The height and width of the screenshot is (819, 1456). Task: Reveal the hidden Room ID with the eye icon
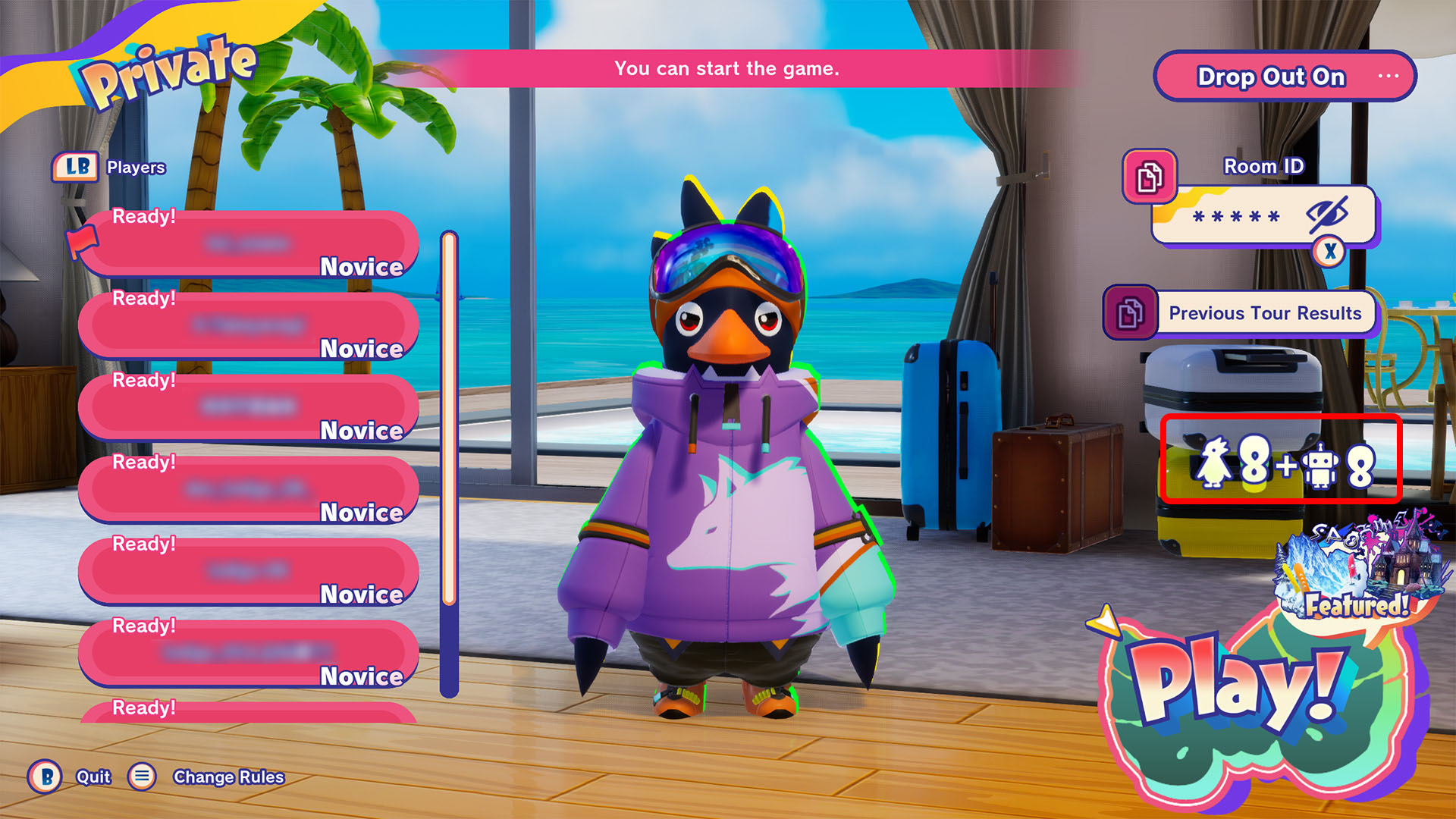pyautogui.click(x=1327, y=215)
